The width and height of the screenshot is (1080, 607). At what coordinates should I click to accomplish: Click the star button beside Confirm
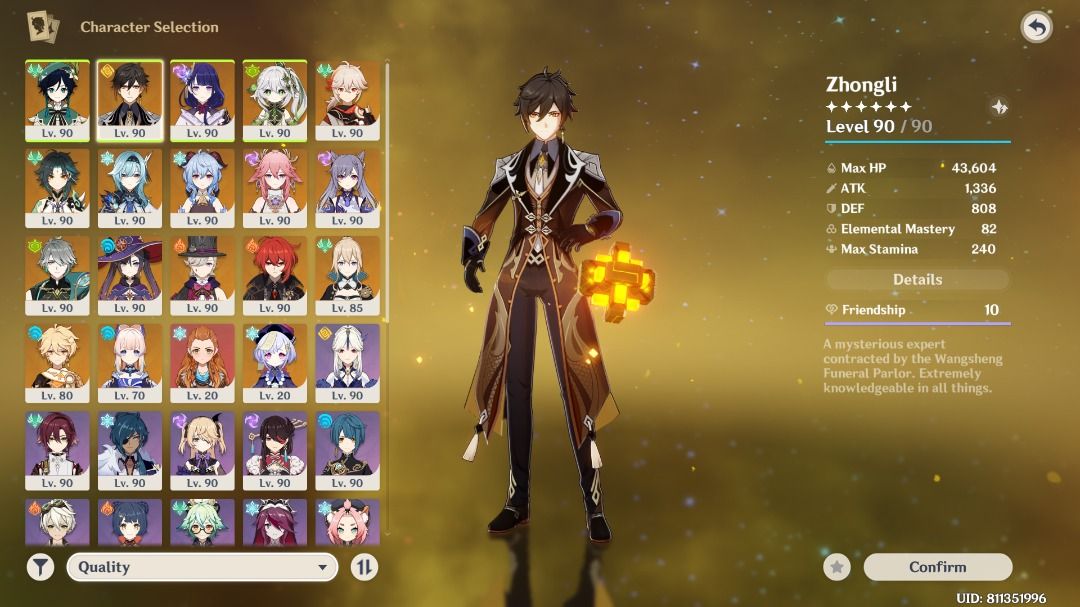[x=837, y=567]
